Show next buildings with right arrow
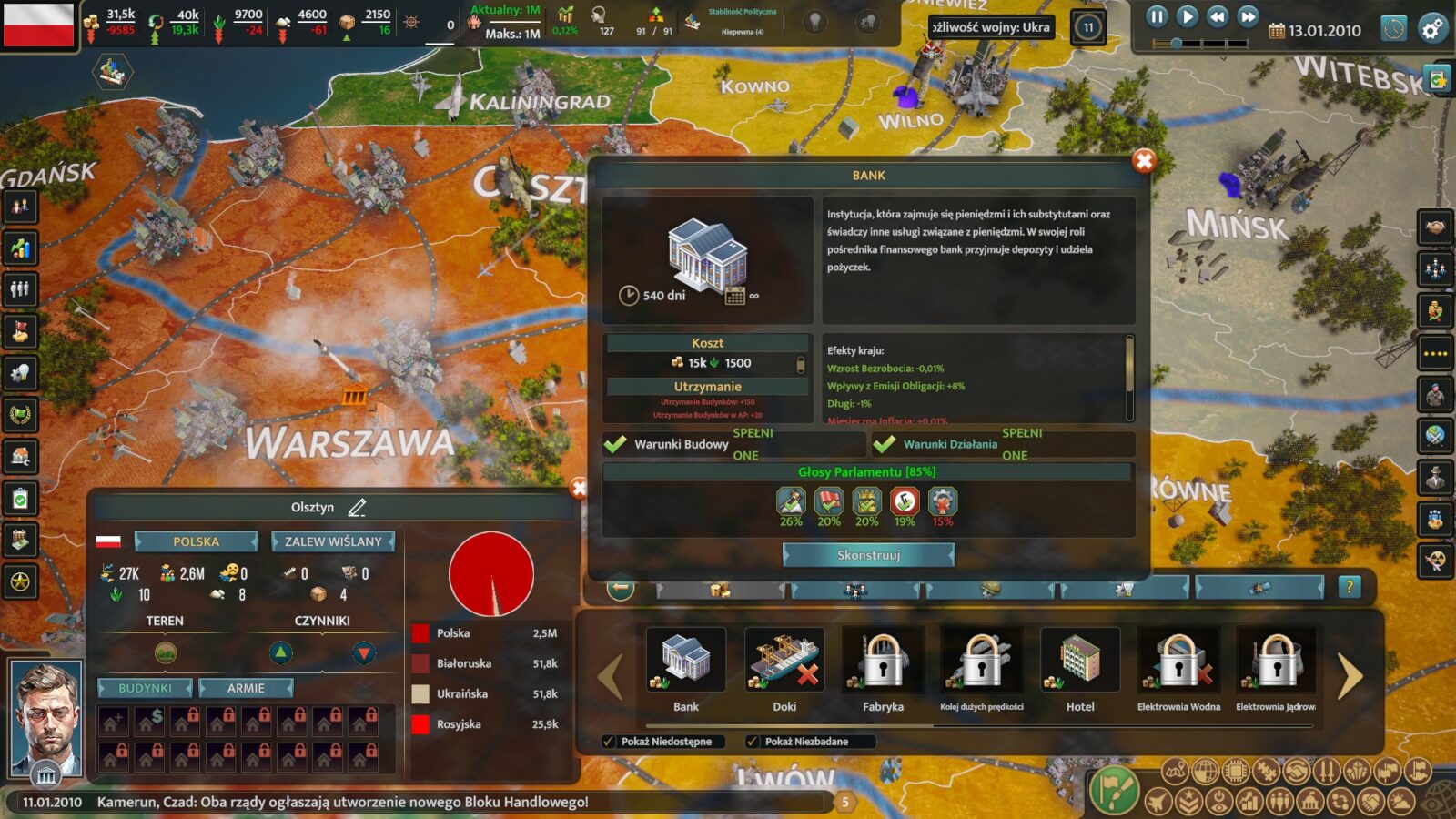Screen dimensions: 1456x819 (1350, 676)
